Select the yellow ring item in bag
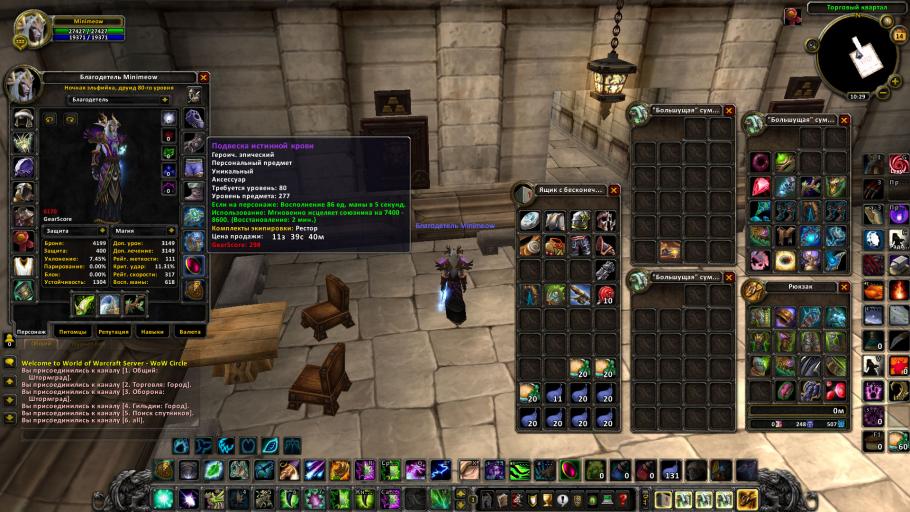 (x=783, y=260)
